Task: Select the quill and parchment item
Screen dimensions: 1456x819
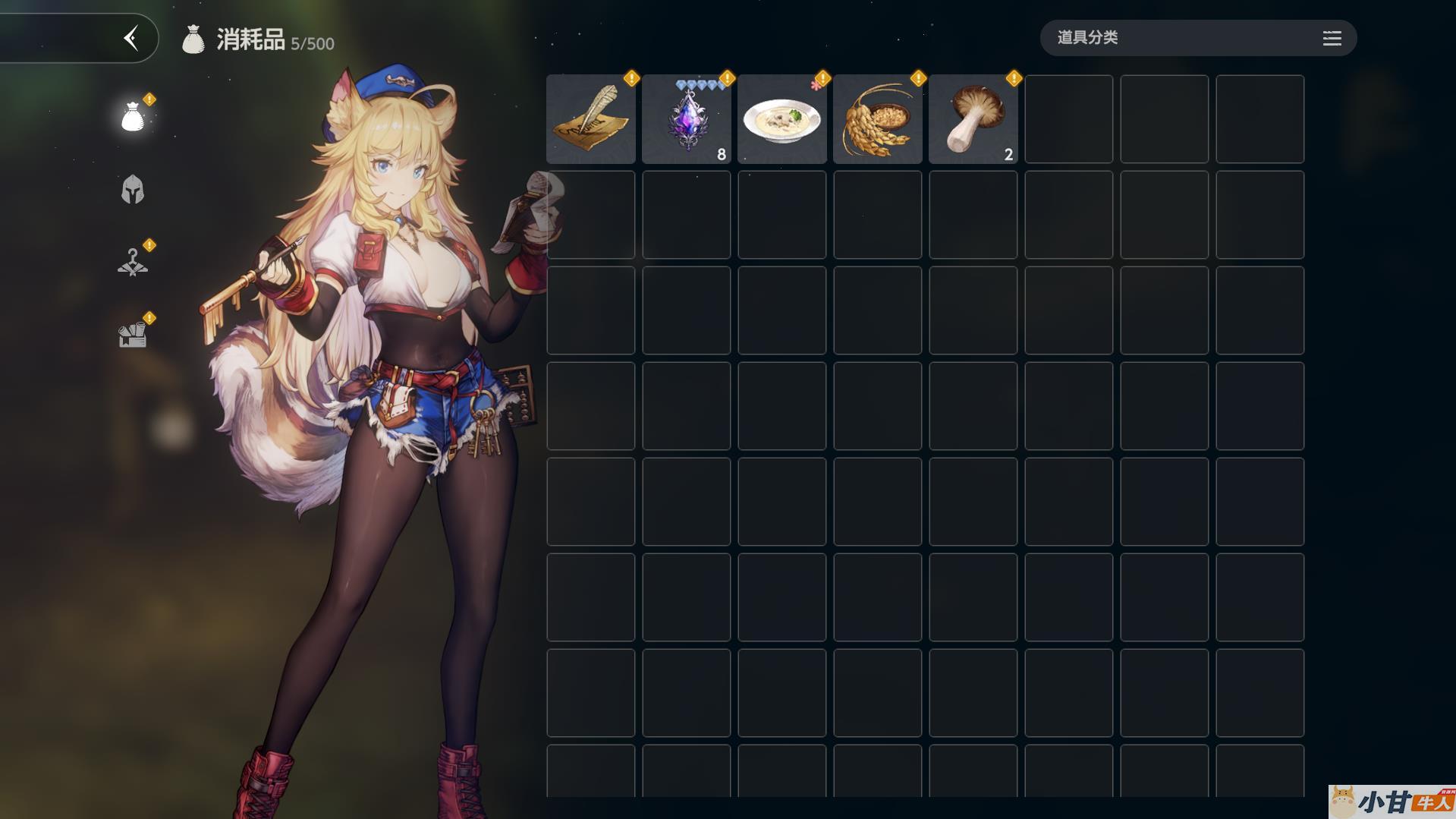Action: [x=591, y=119]
